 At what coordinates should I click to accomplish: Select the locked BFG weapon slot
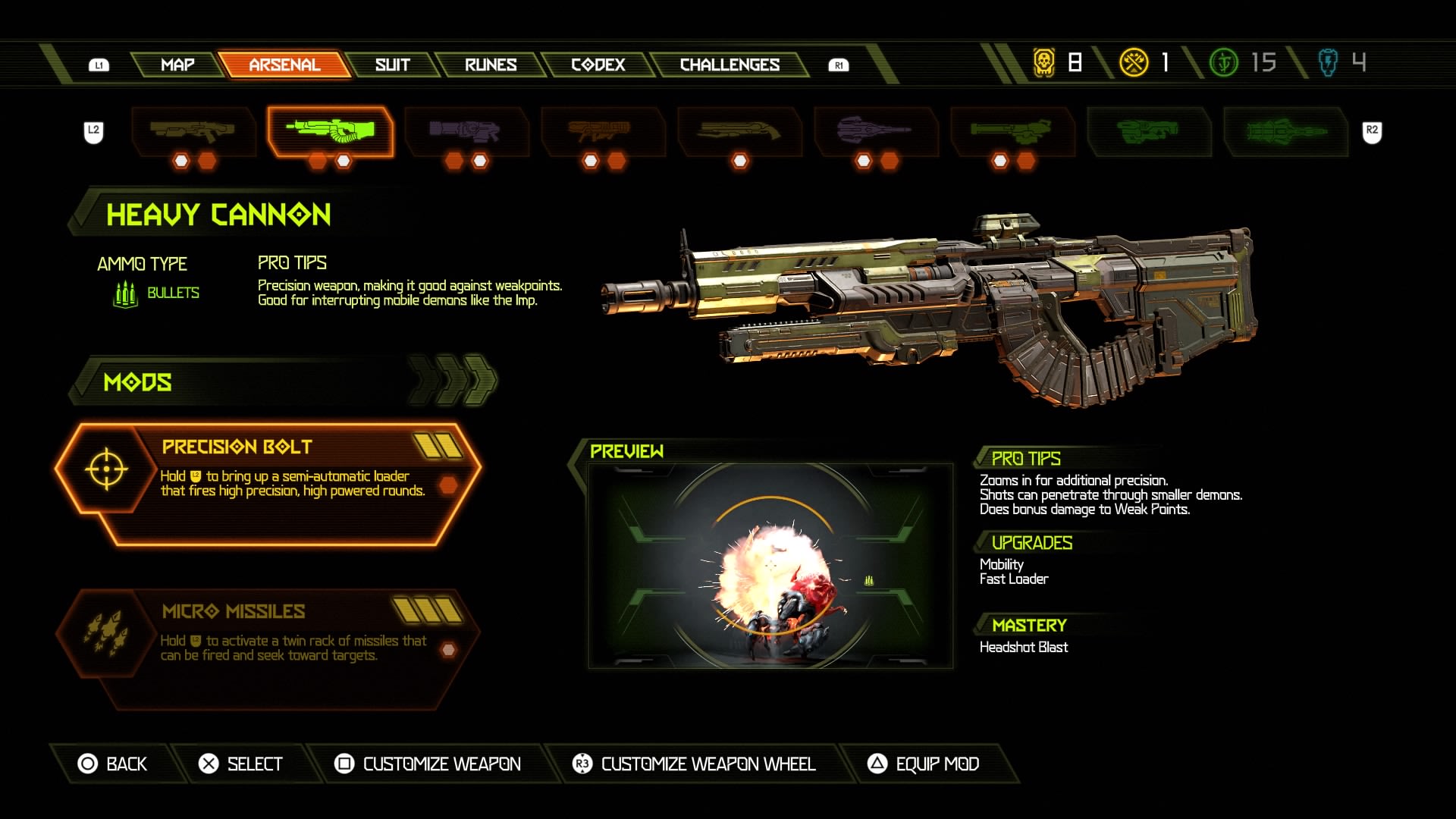click(1148, 131)
